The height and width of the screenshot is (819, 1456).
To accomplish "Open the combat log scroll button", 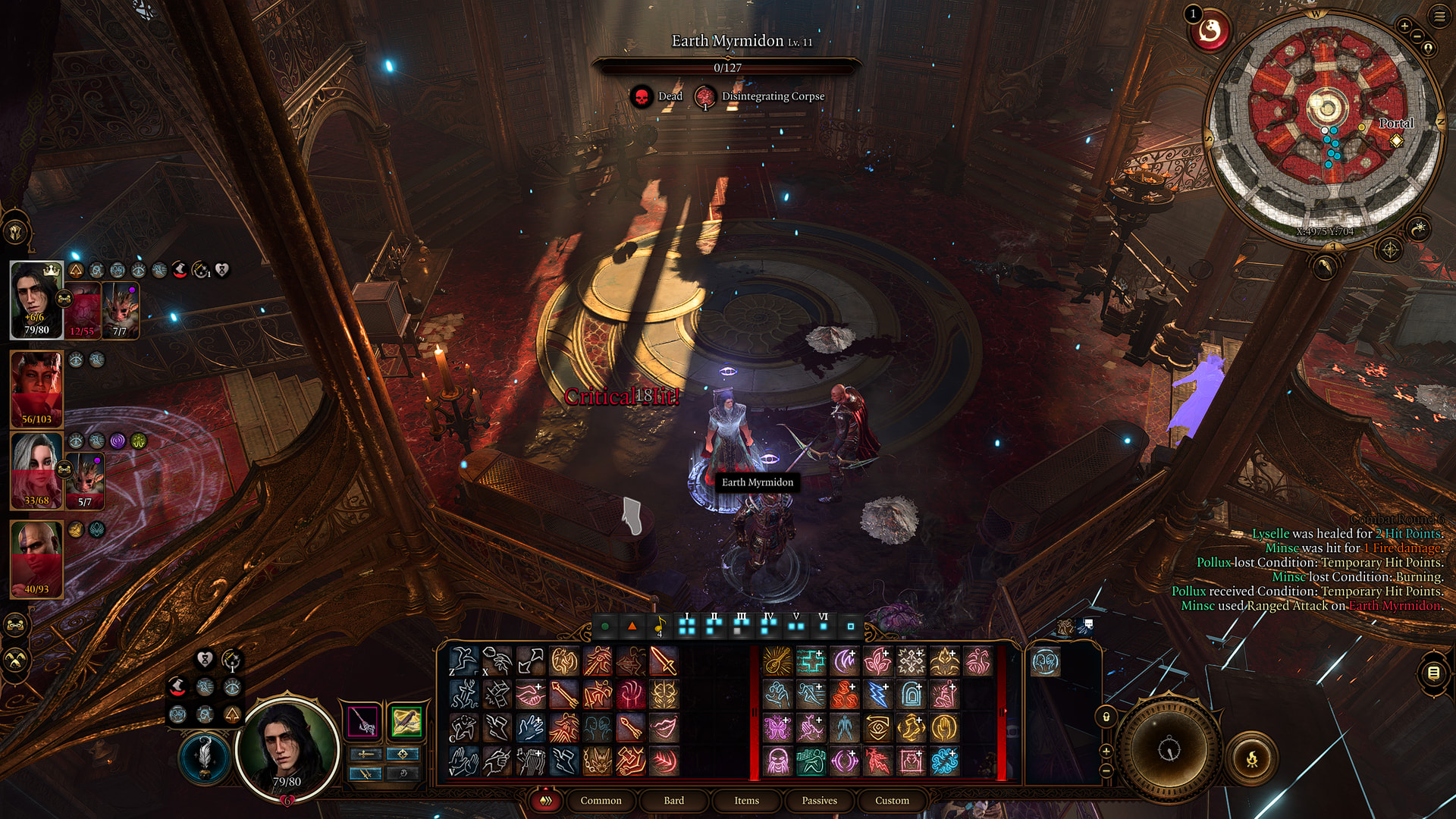I will point(1433,673).
